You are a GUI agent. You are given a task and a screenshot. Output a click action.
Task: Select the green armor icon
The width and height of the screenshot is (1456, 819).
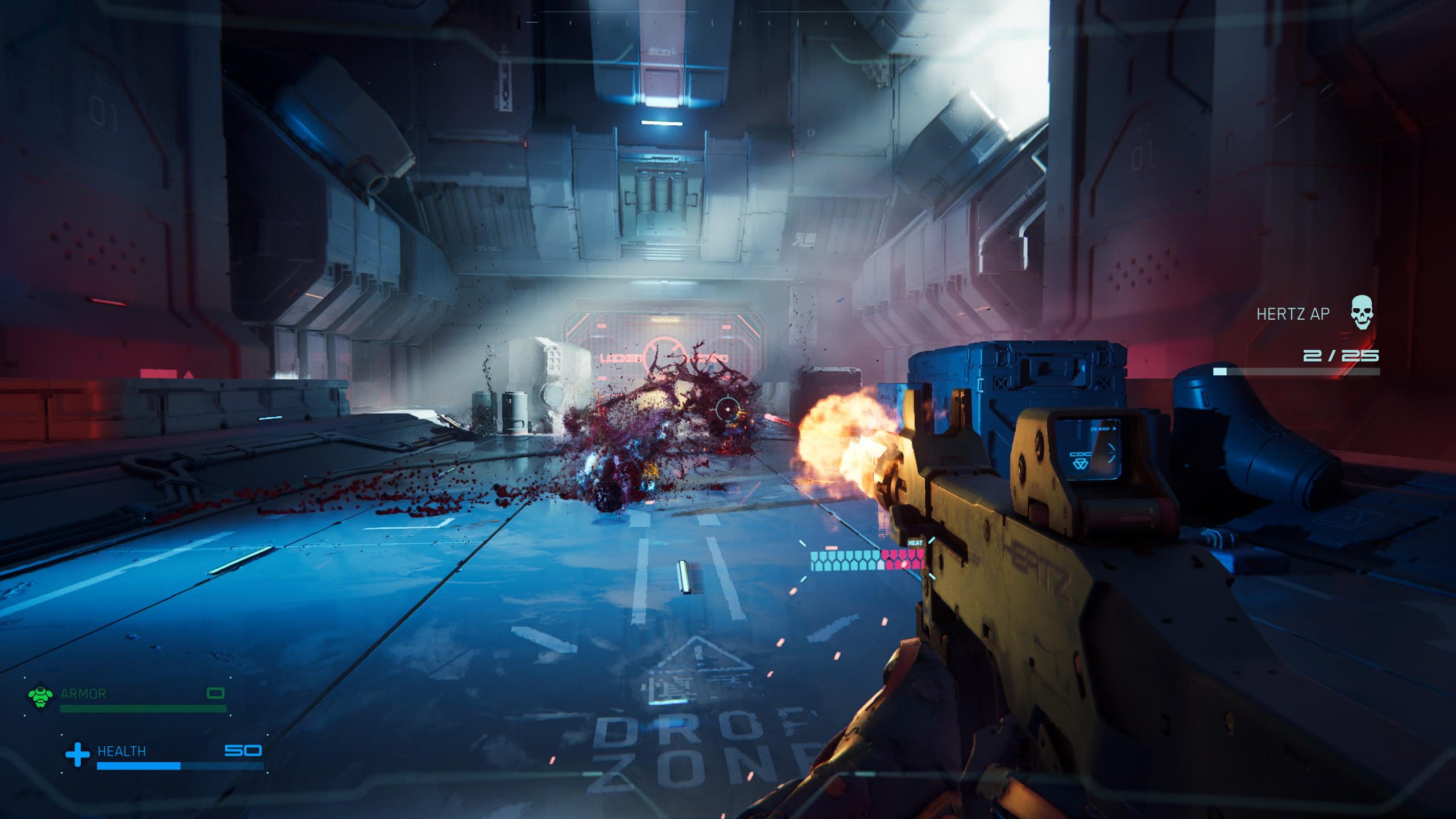[x=41, y=696]
